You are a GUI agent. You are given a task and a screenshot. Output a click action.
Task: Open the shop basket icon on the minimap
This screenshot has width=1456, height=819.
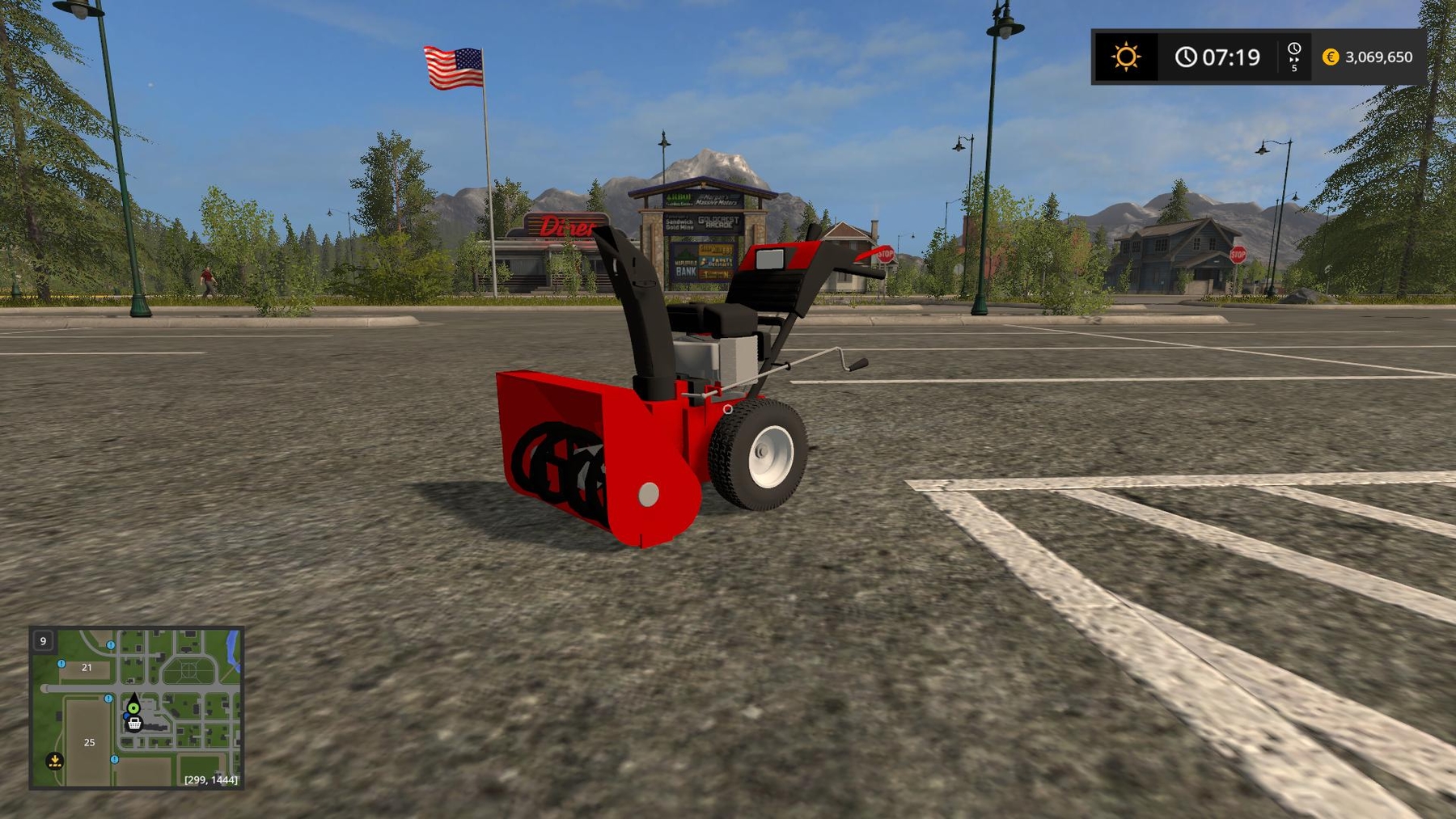pos(134,724)
